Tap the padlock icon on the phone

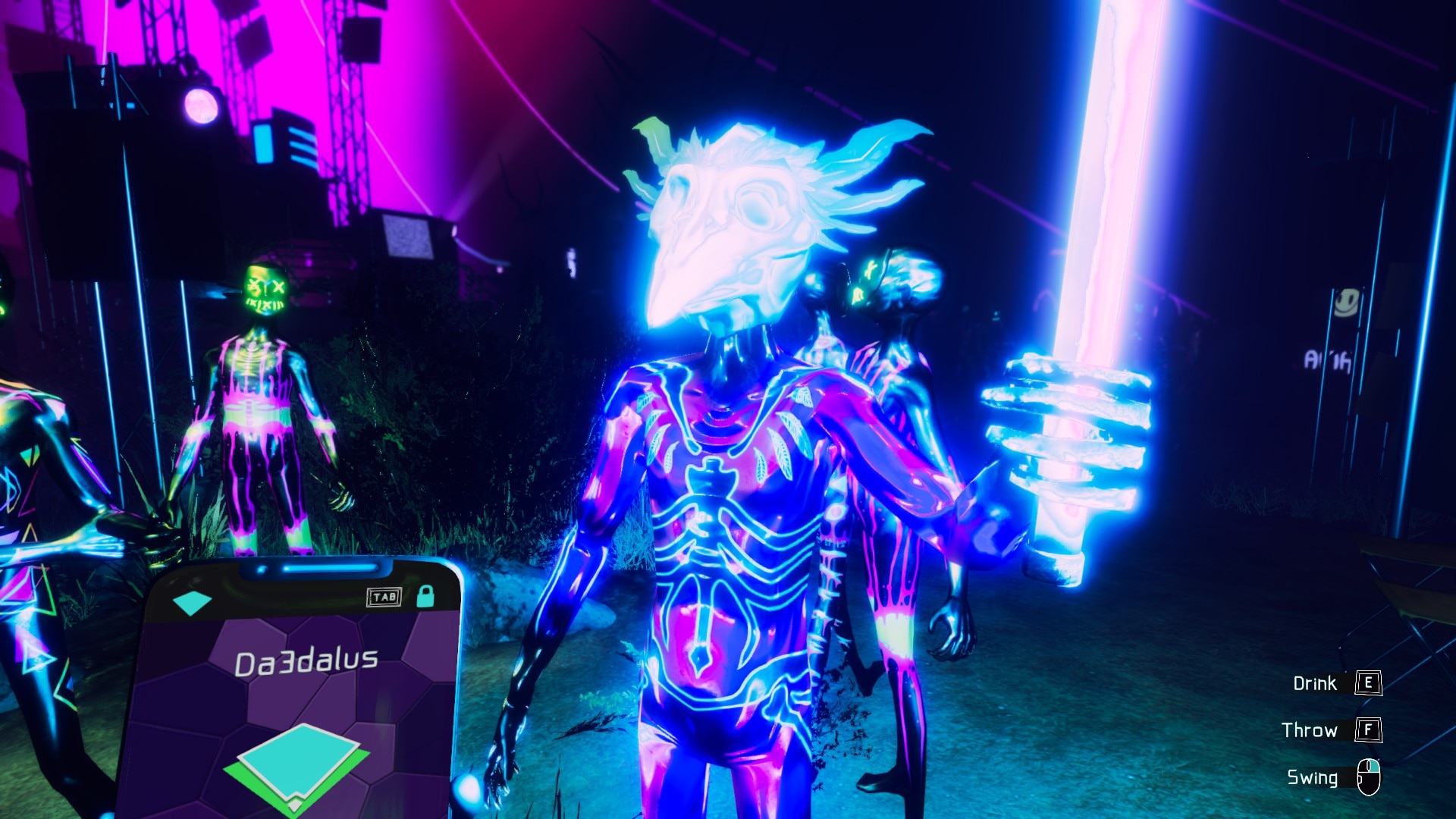(425, 596)
